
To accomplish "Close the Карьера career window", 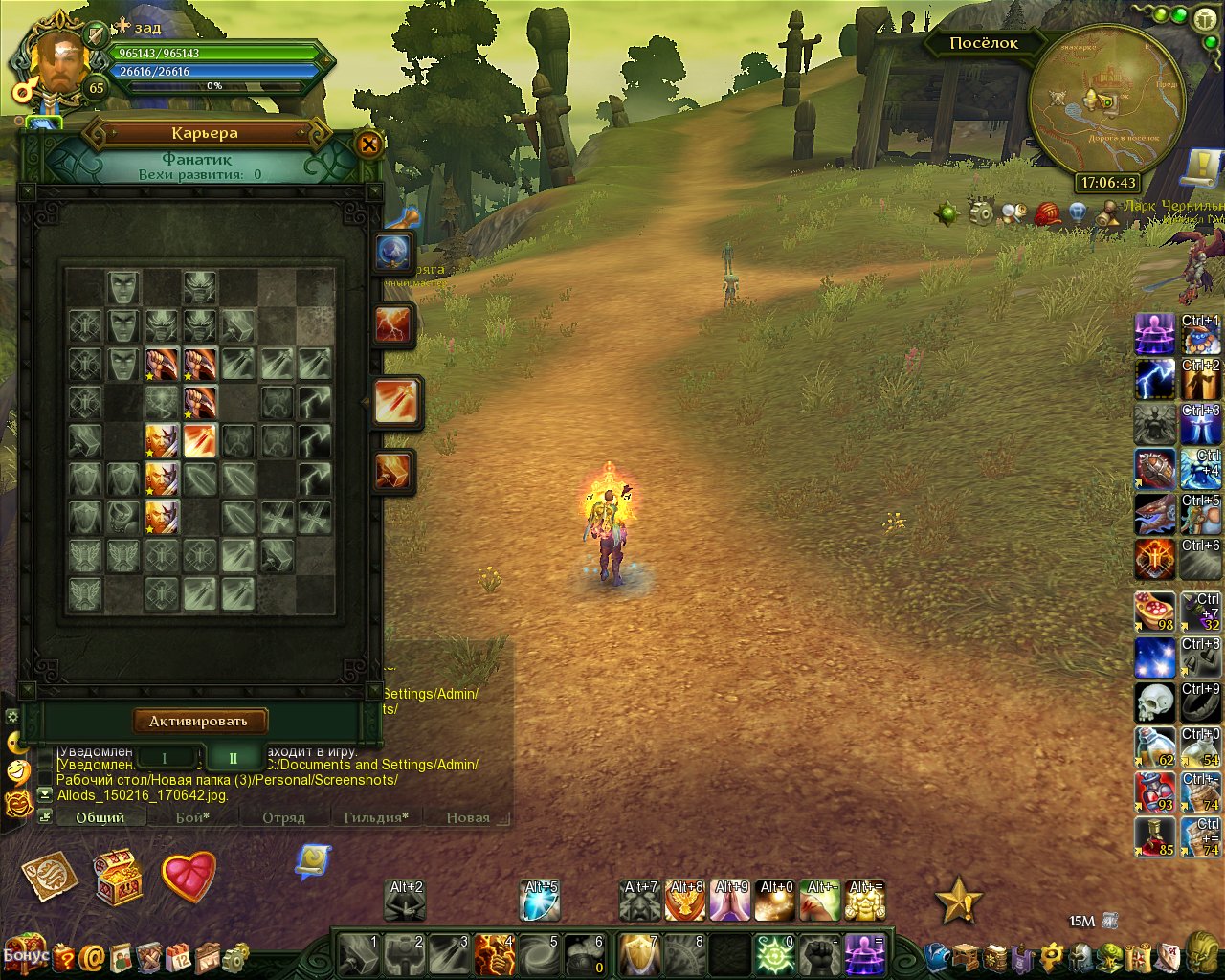I will (368, 145).
